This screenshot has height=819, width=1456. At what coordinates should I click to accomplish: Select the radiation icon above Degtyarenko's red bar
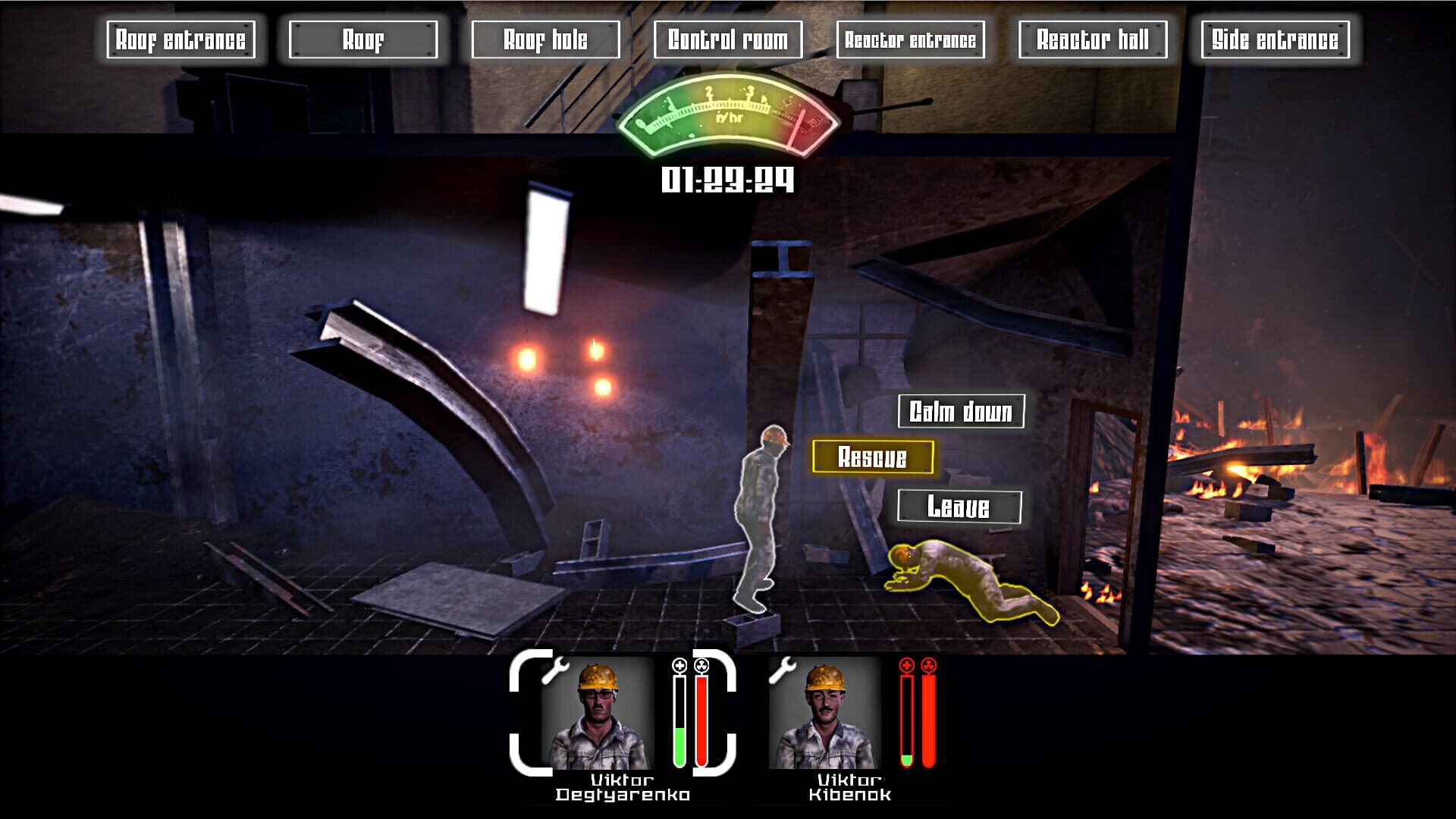703,667
